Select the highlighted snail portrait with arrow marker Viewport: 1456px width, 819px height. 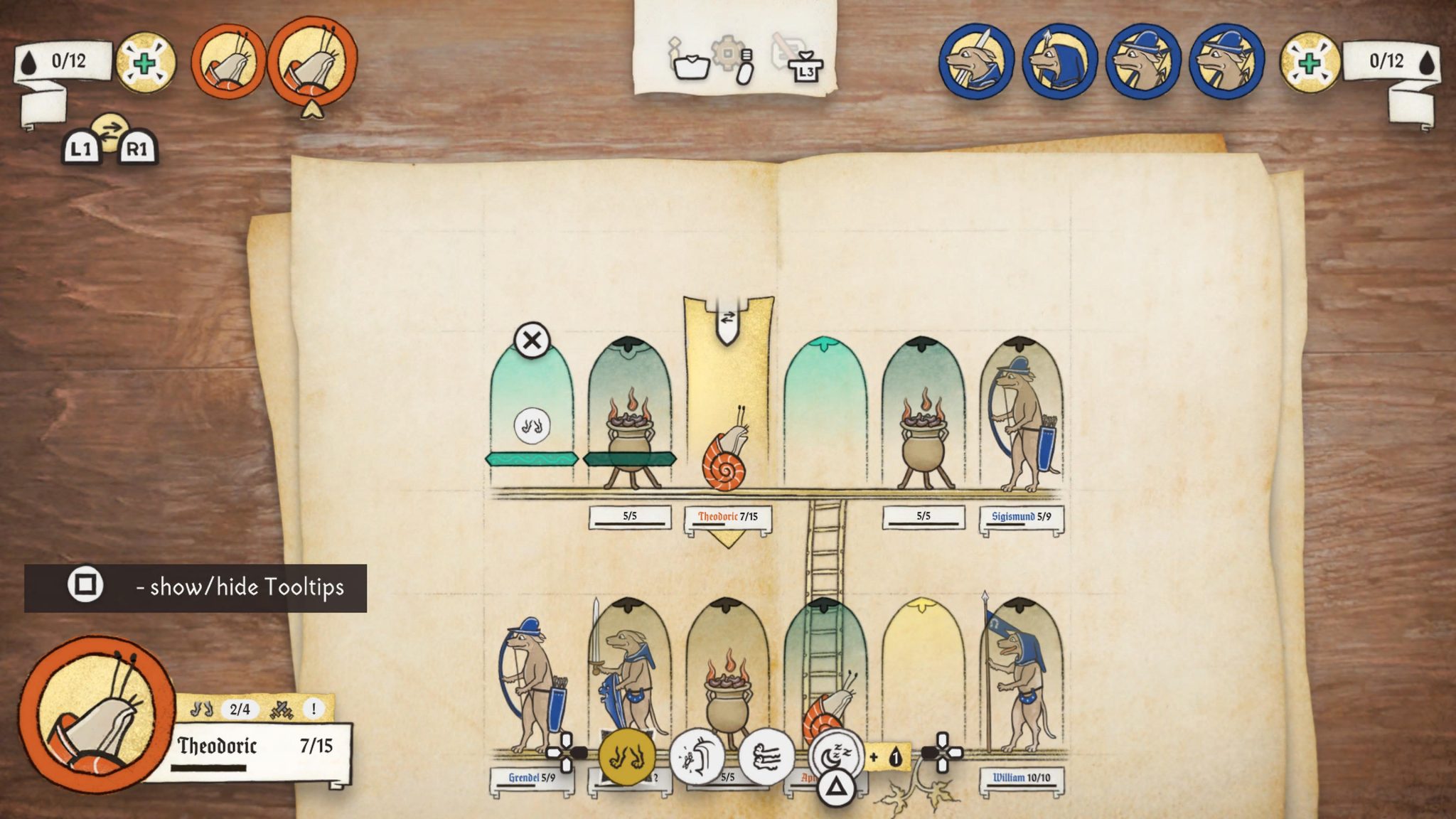tap(313, 60)
